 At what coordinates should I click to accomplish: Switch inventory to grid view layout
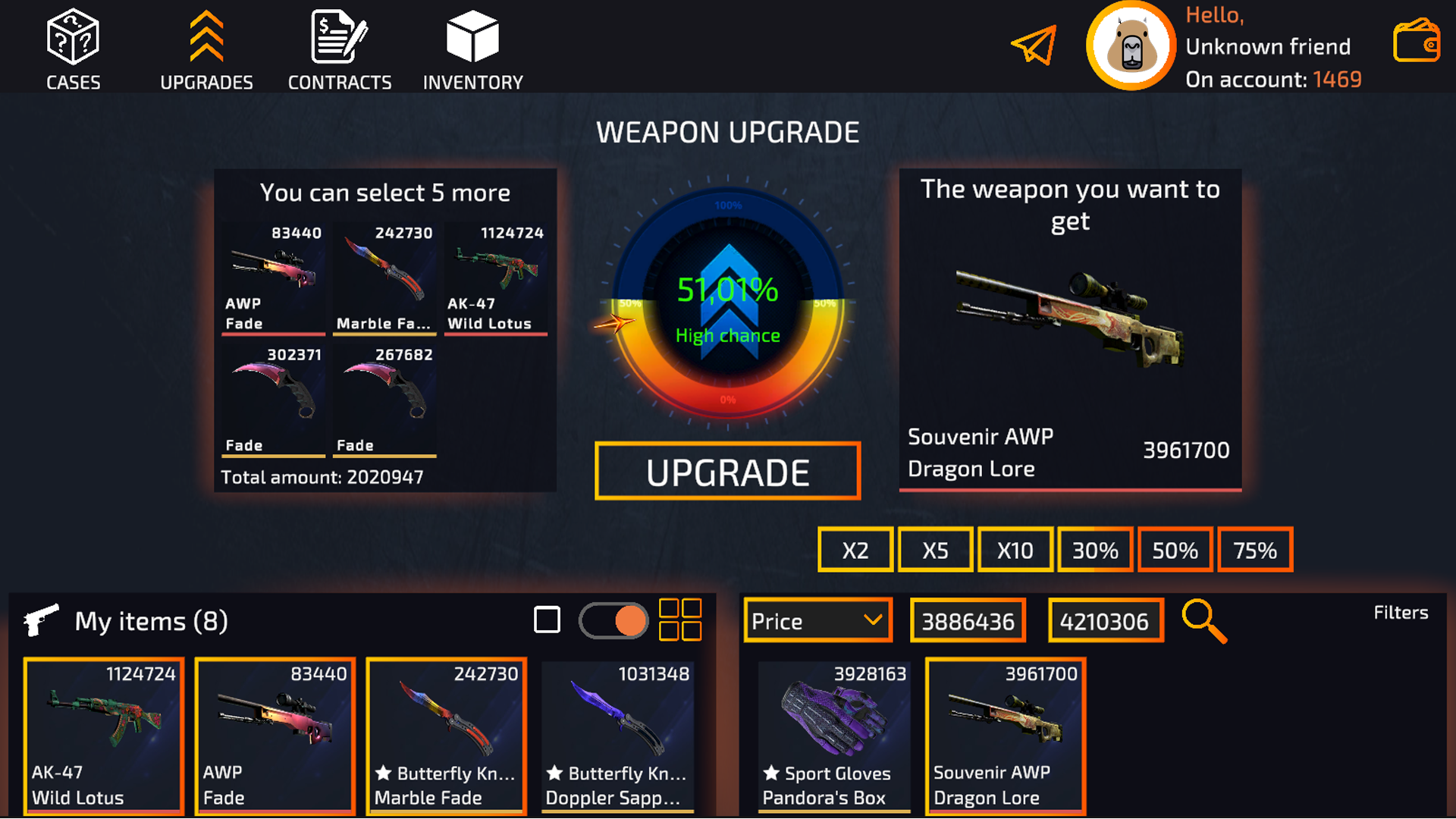click(x=680, y=620)
